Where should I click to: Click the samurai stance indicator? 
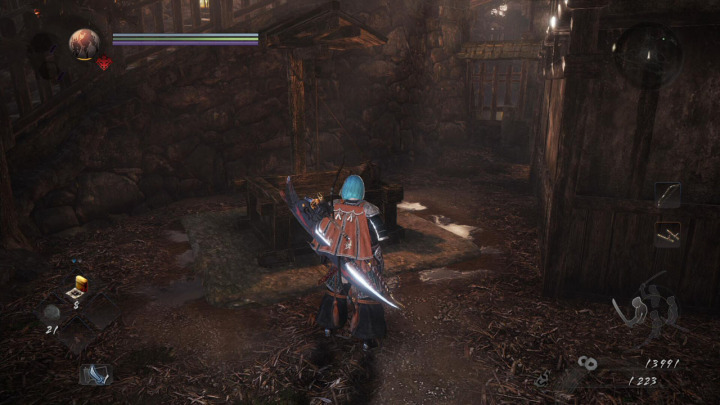[x=647, y=306]
